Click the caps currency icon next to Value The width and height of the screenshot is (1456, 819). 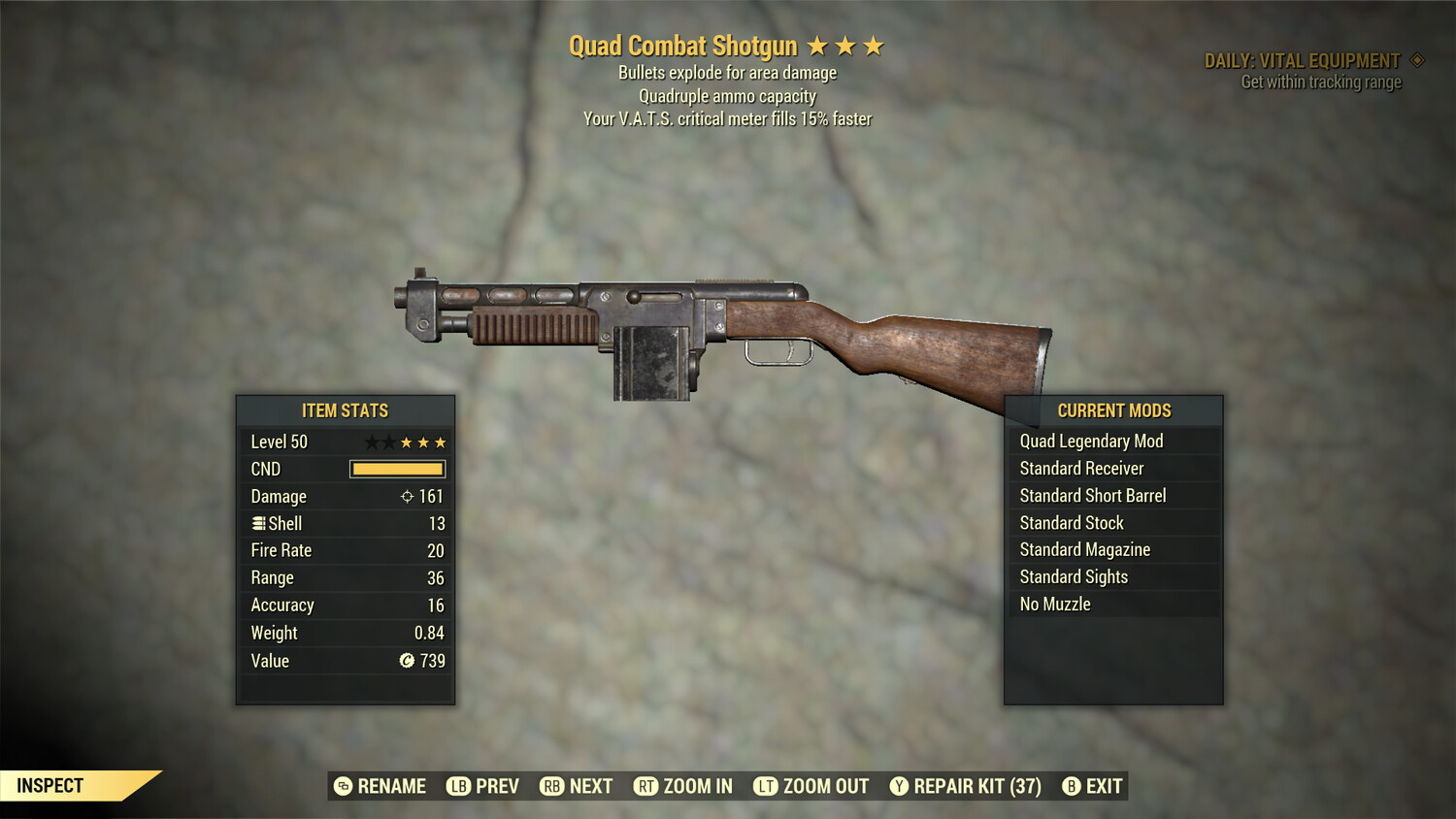(407, 661)
